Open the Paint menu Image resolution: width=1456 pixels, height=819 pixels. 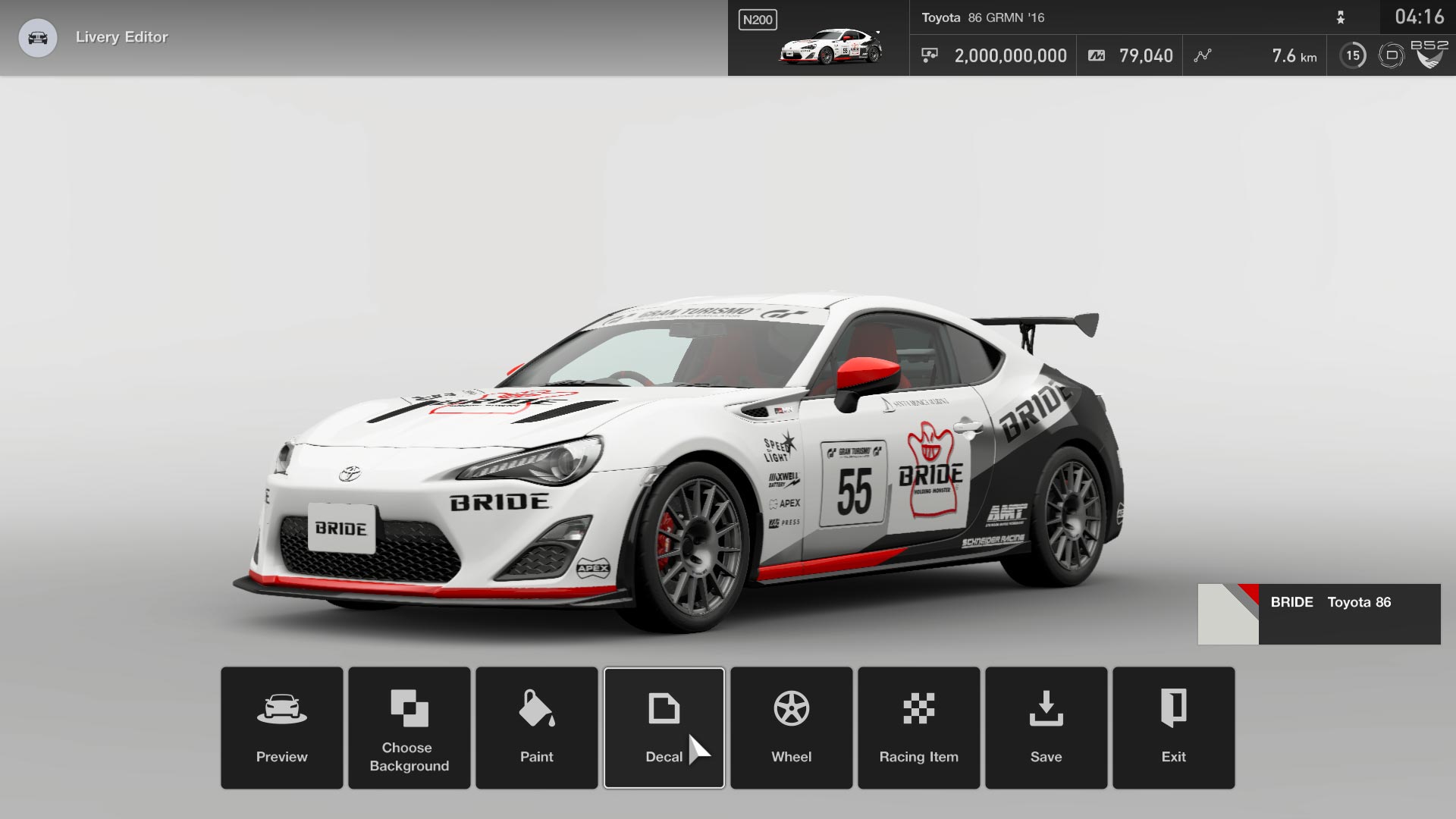536,728
